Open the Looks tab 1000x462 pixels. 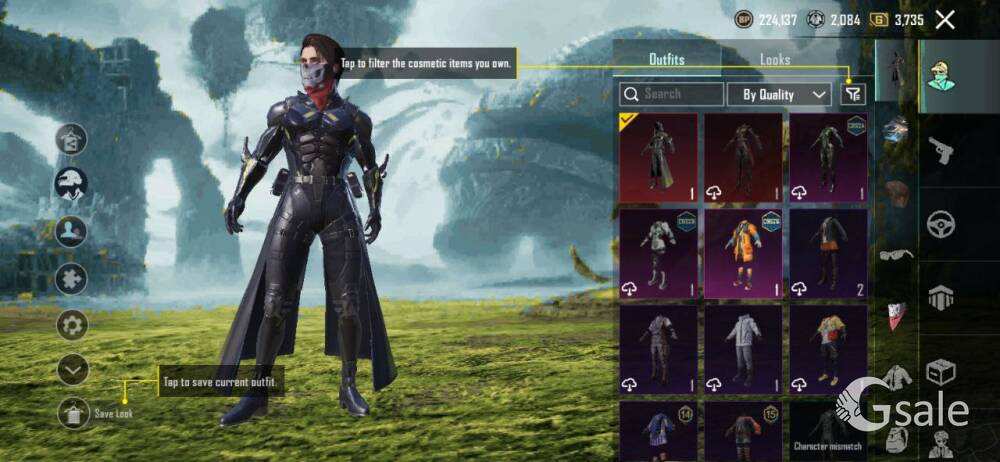pos(775,59)
